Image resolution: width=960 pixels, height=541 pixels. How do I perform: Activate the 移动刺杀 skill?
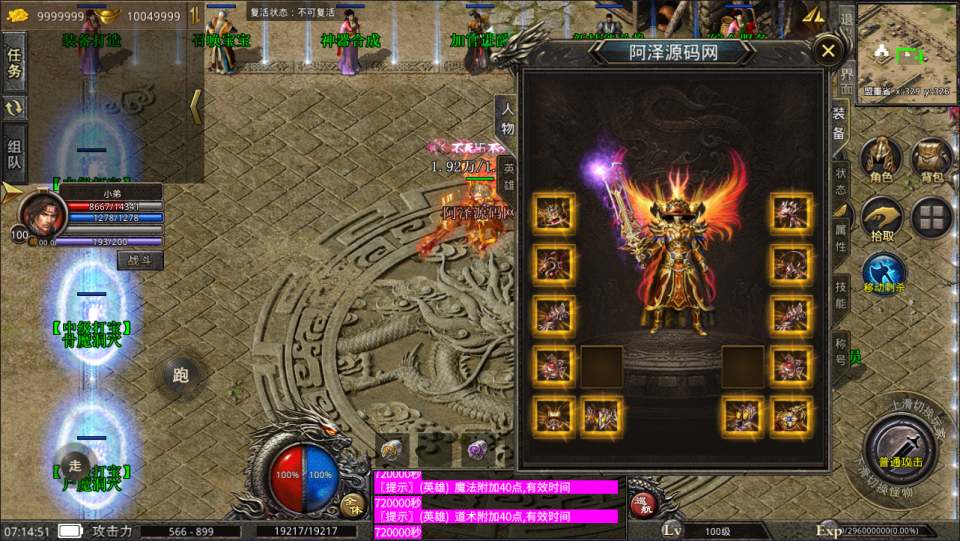tap(884, 275)
